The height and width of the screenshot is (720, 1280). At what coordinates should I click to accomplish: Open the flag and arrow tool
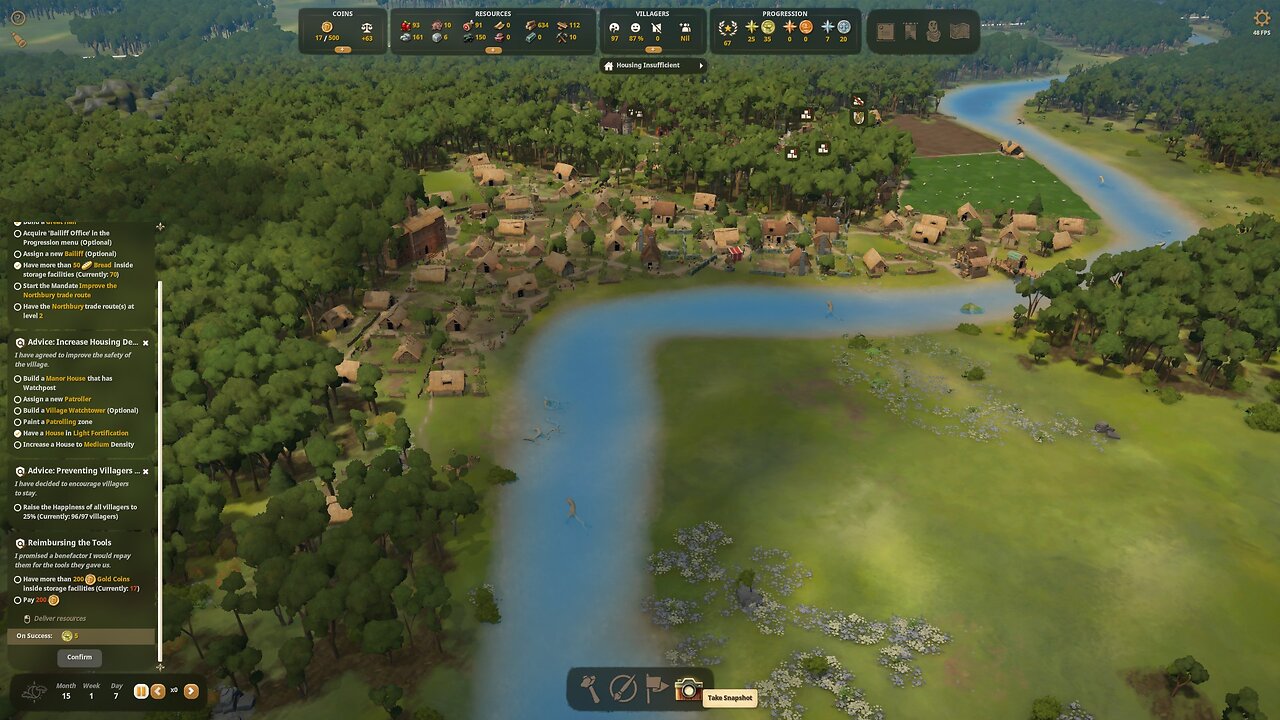tap(656, 688)
